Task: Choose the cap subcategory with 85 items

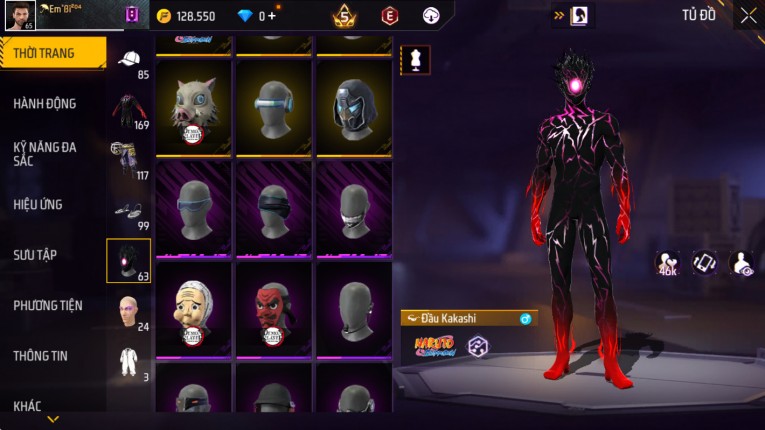Action: [x=129, y=61]
